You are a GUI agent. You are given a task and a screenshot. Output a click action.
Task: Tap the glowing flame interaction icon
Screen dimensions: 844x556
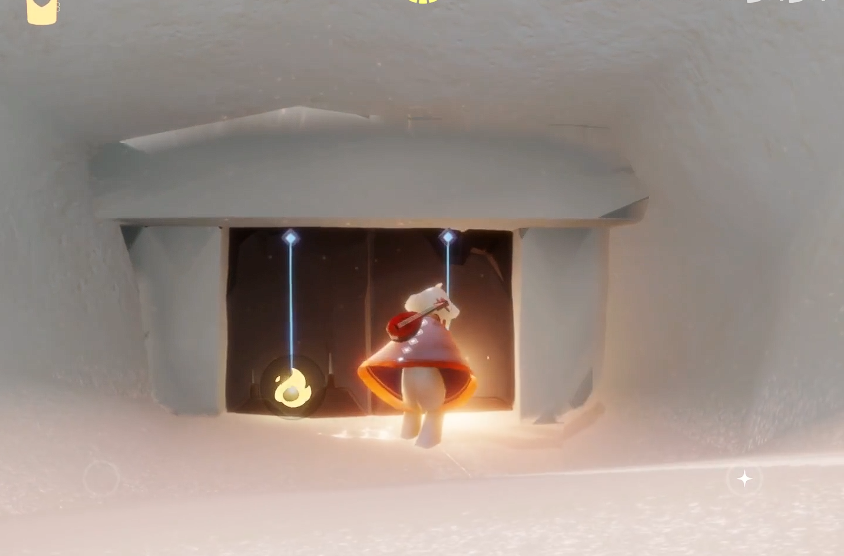pos(291,388)
